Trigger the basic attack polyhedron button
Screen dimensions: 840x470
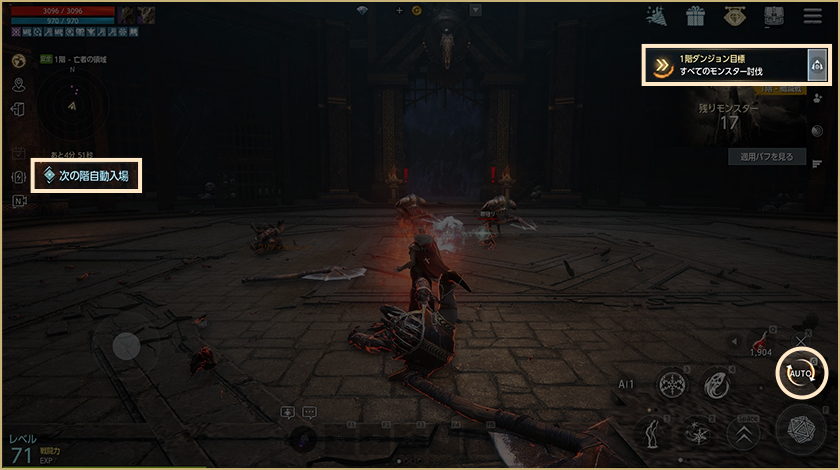tap(800, 431)
